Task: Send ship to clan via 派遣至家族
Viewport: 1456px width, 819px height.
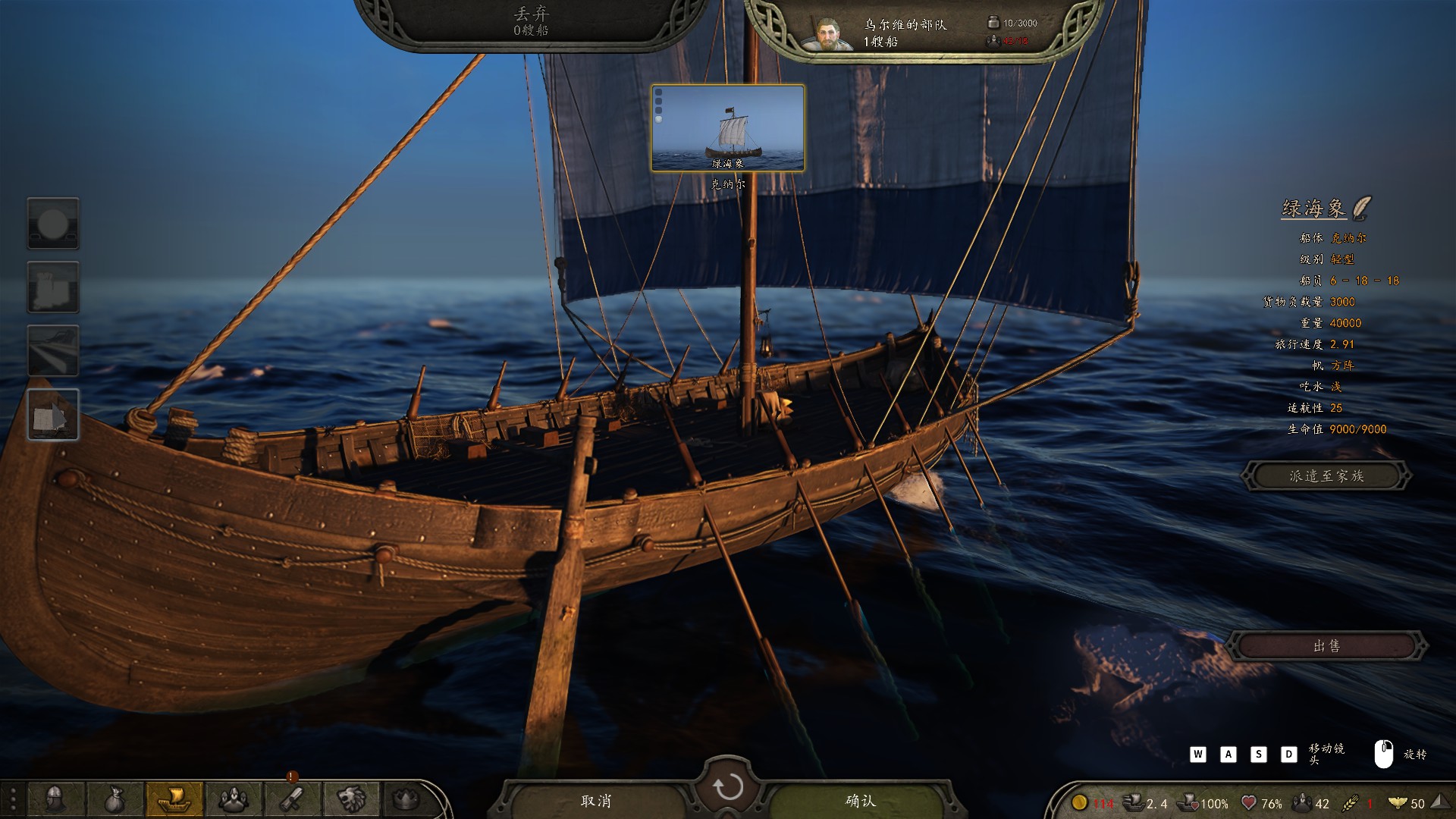Action: coord(1326,476)
